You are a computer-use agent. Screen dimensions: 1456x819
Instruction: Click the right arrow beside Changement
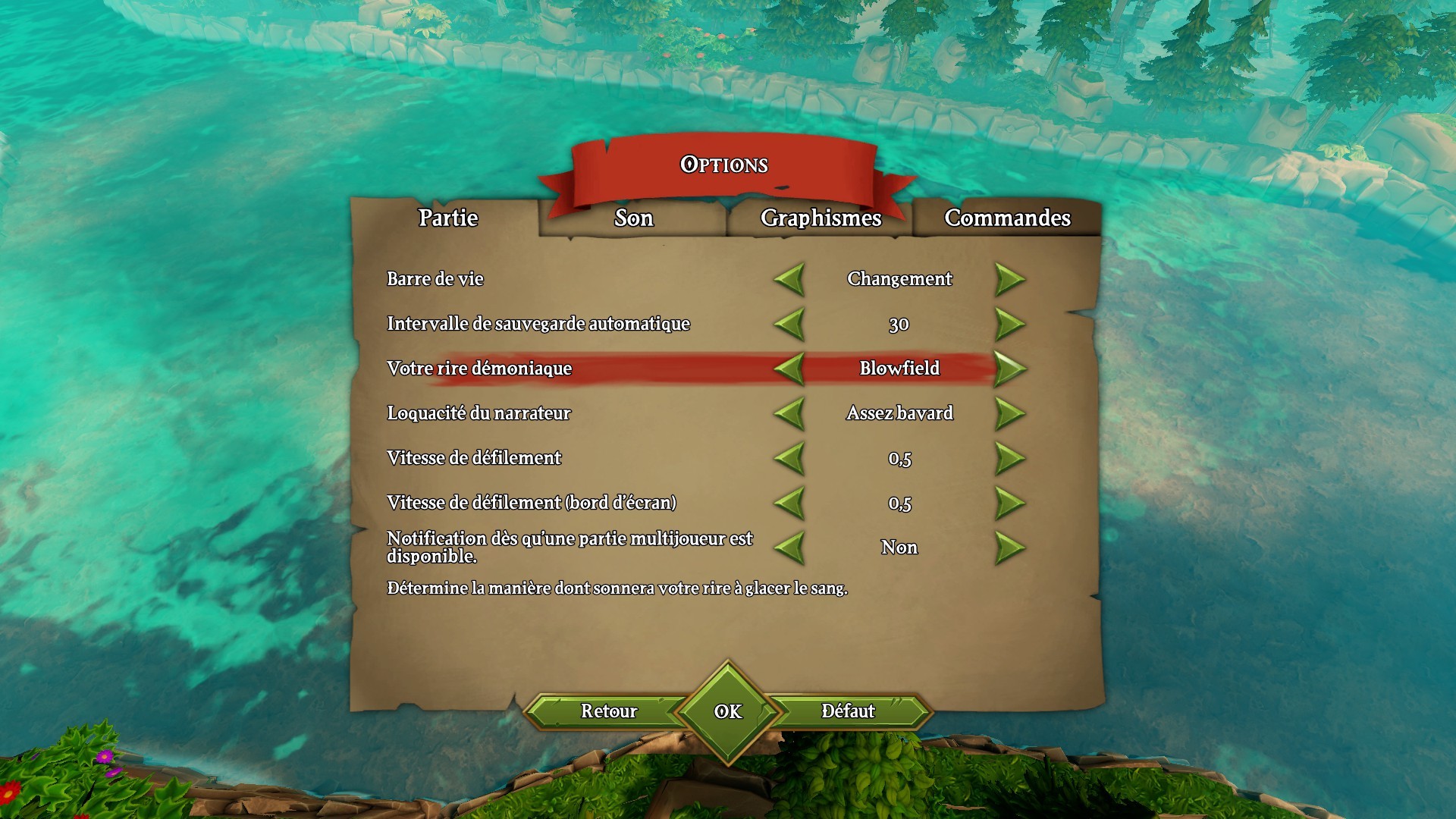1009,279
